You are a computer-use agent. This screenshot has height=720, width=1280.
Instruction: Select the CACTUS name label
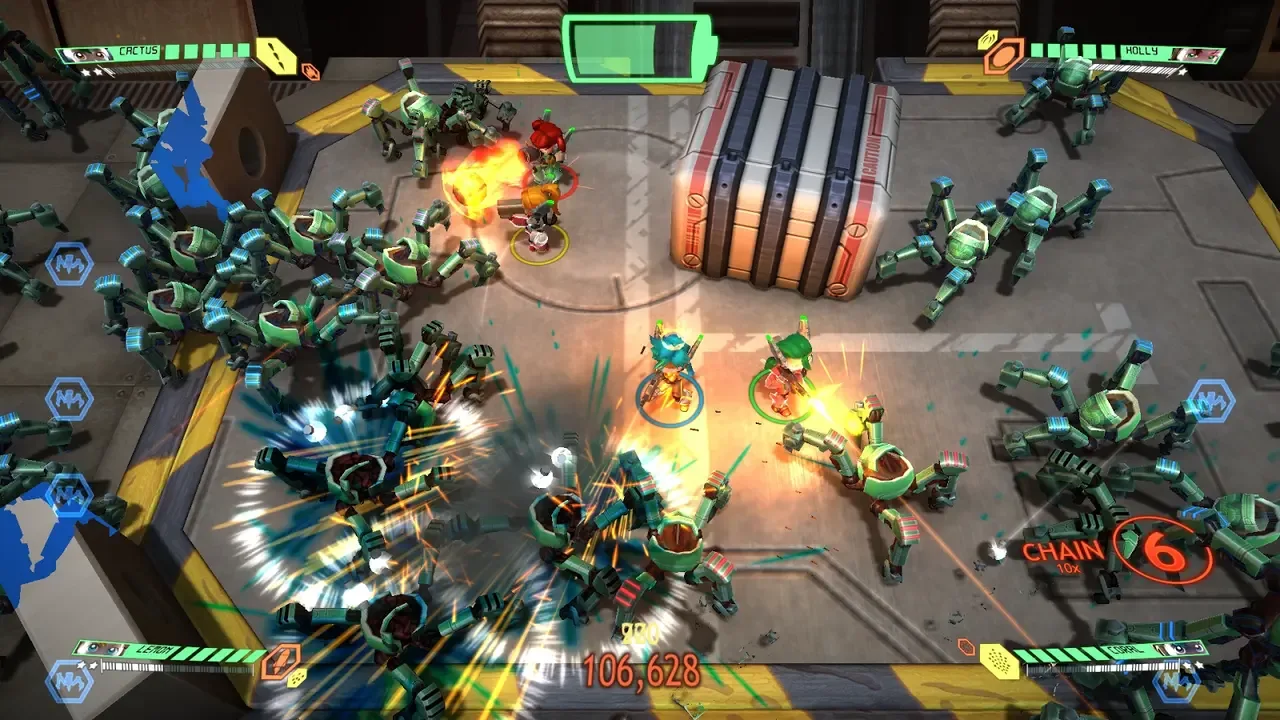137,49
